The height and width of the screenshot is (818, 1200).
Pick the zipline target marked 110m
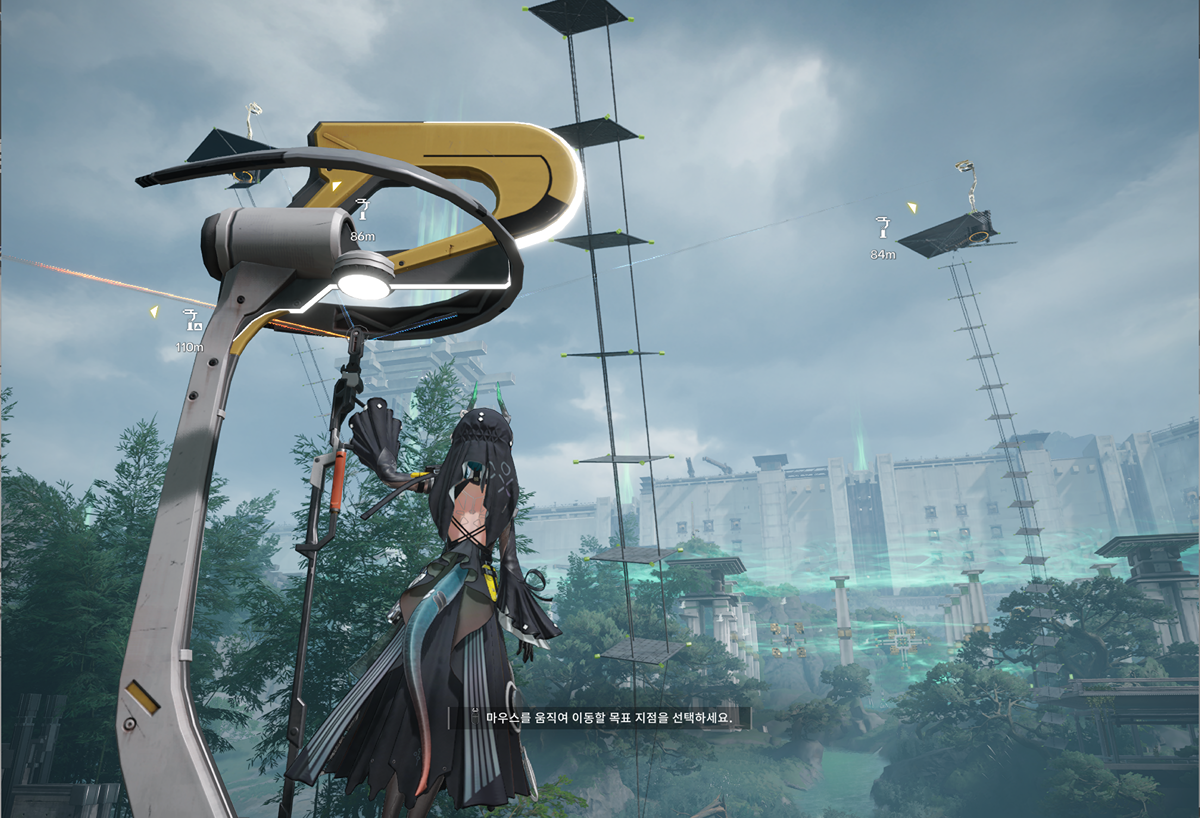click(x=189, y=320)
